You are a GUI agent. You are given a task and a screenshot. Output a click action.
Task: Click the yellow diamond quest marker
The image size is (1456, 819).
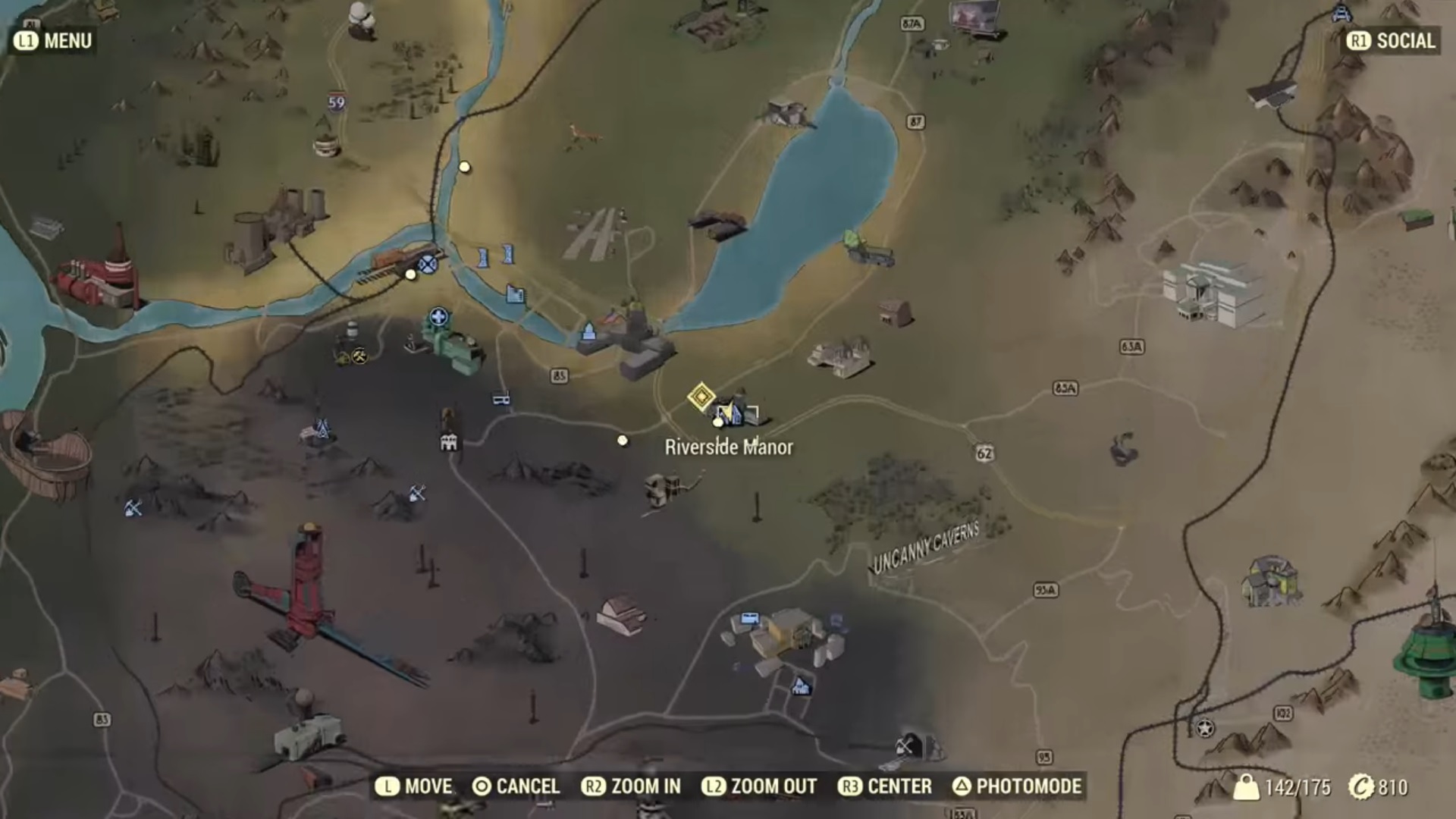[701, 397]
